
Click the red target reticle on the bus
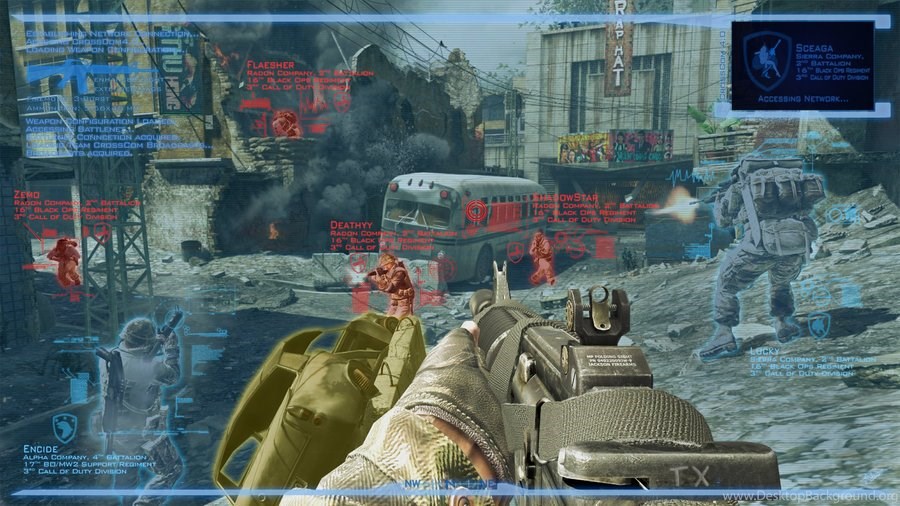coord(478,212)
